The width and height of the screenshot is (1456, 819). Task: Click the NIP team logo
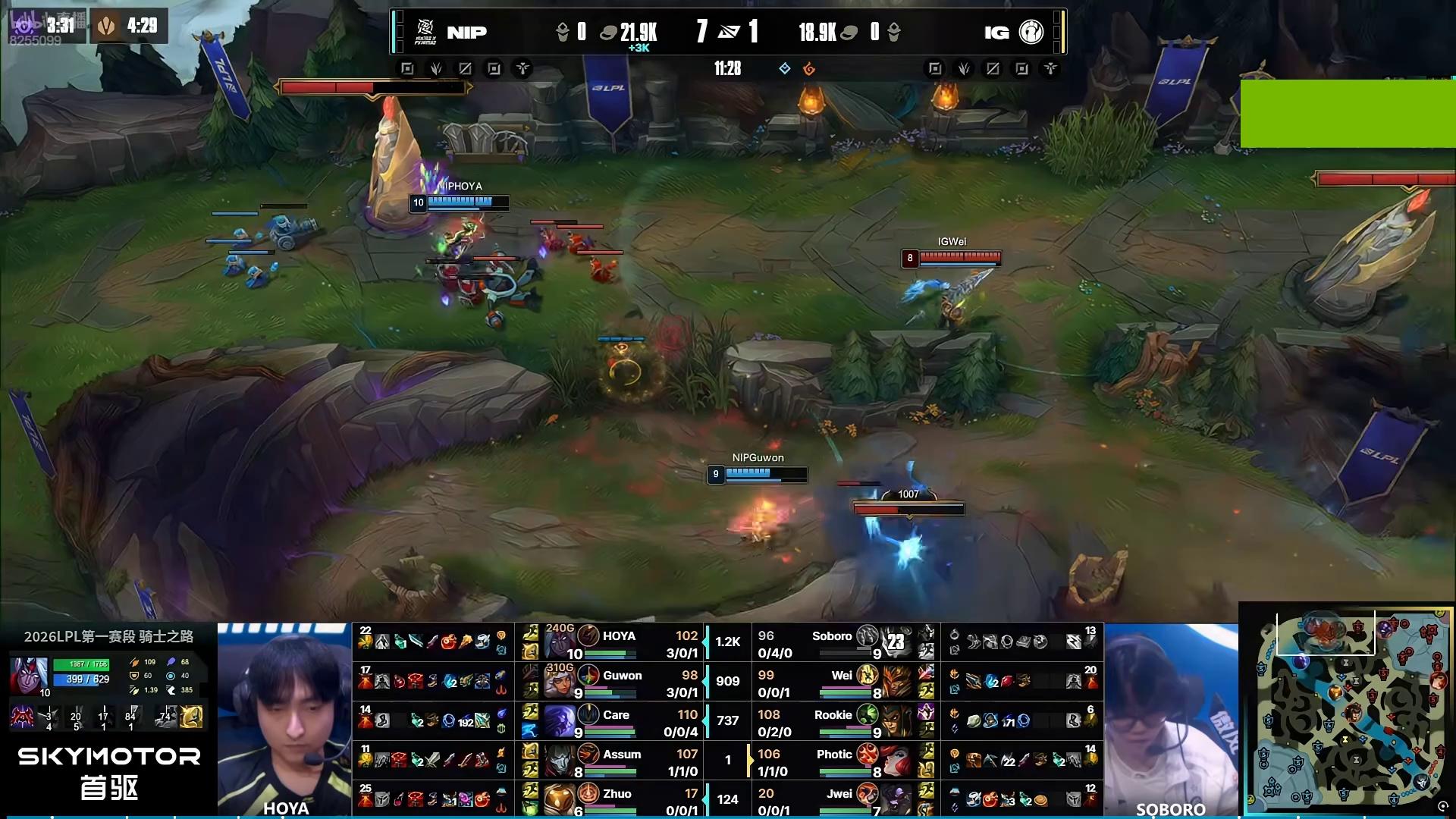point(425,32)
